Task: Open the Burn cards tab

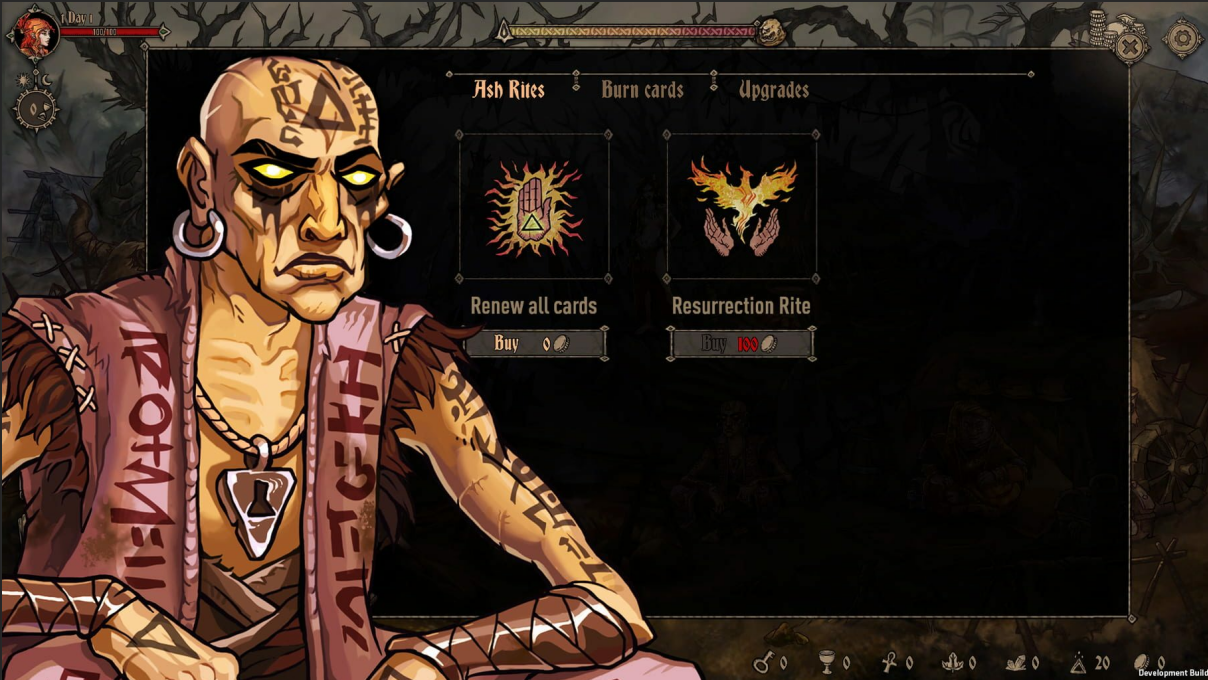Action: (642, 90)
